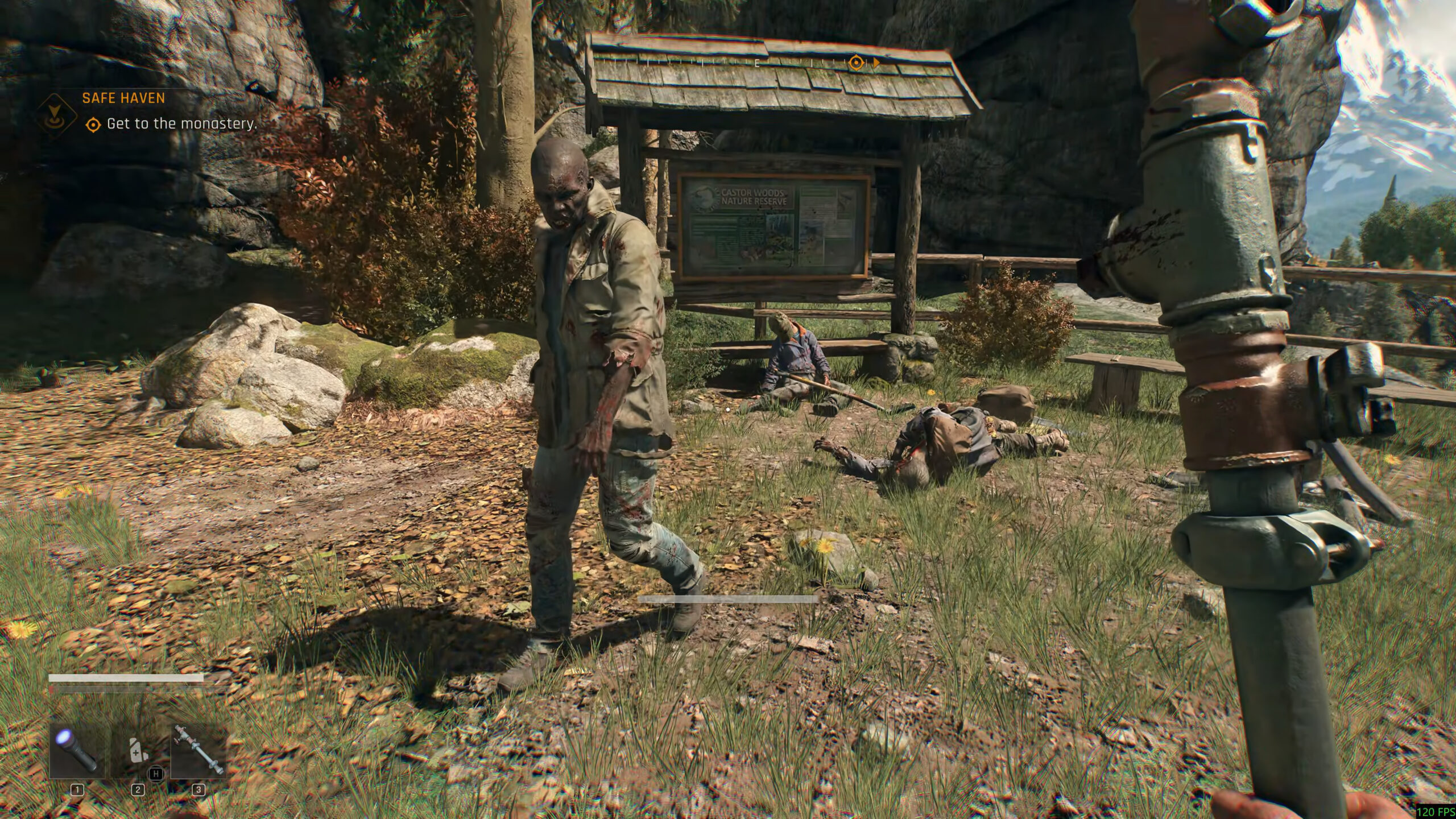Equip the pipe weapon hotbar slot
The height and width of the screenshot is (819, 1456).
pyautogui.click(x=198, y=751)
